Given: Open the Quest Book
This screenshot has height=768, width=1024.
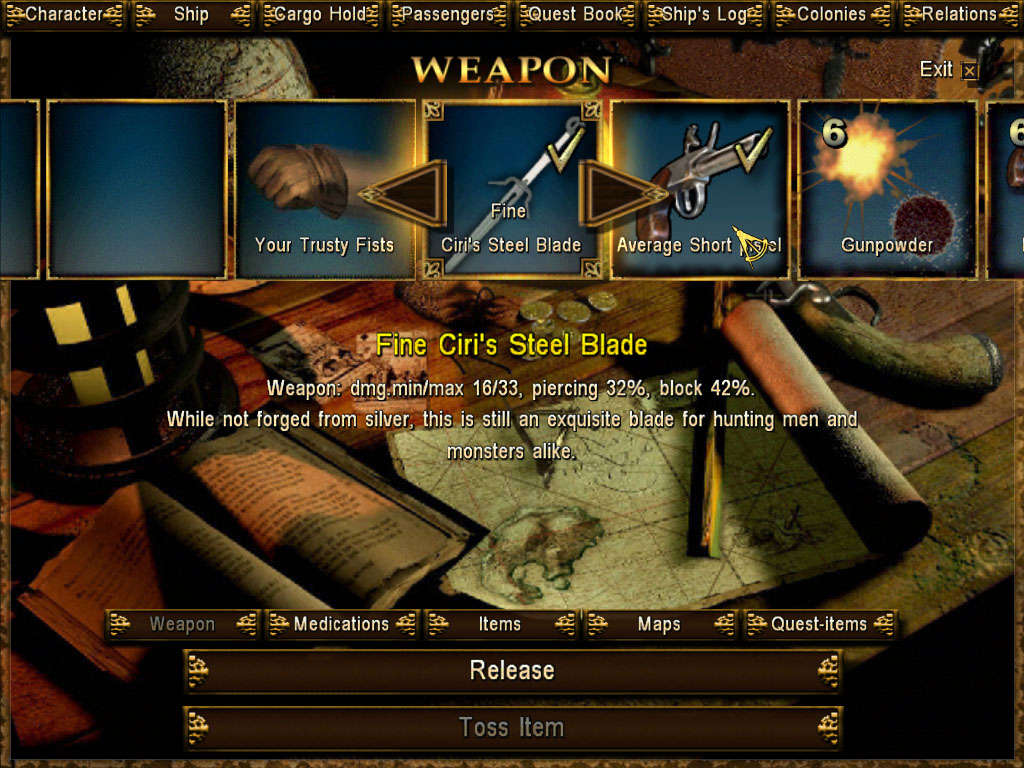Looking at the screenshot, I should (577, 14).
